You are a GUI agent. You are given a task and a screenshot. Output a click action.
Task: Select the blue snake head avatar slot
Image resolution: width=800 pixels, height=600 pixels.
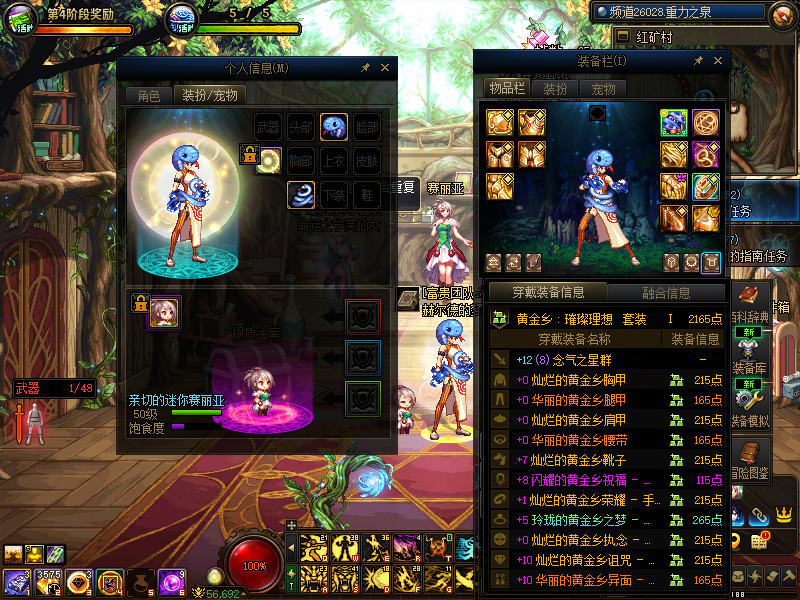[334, 127]
